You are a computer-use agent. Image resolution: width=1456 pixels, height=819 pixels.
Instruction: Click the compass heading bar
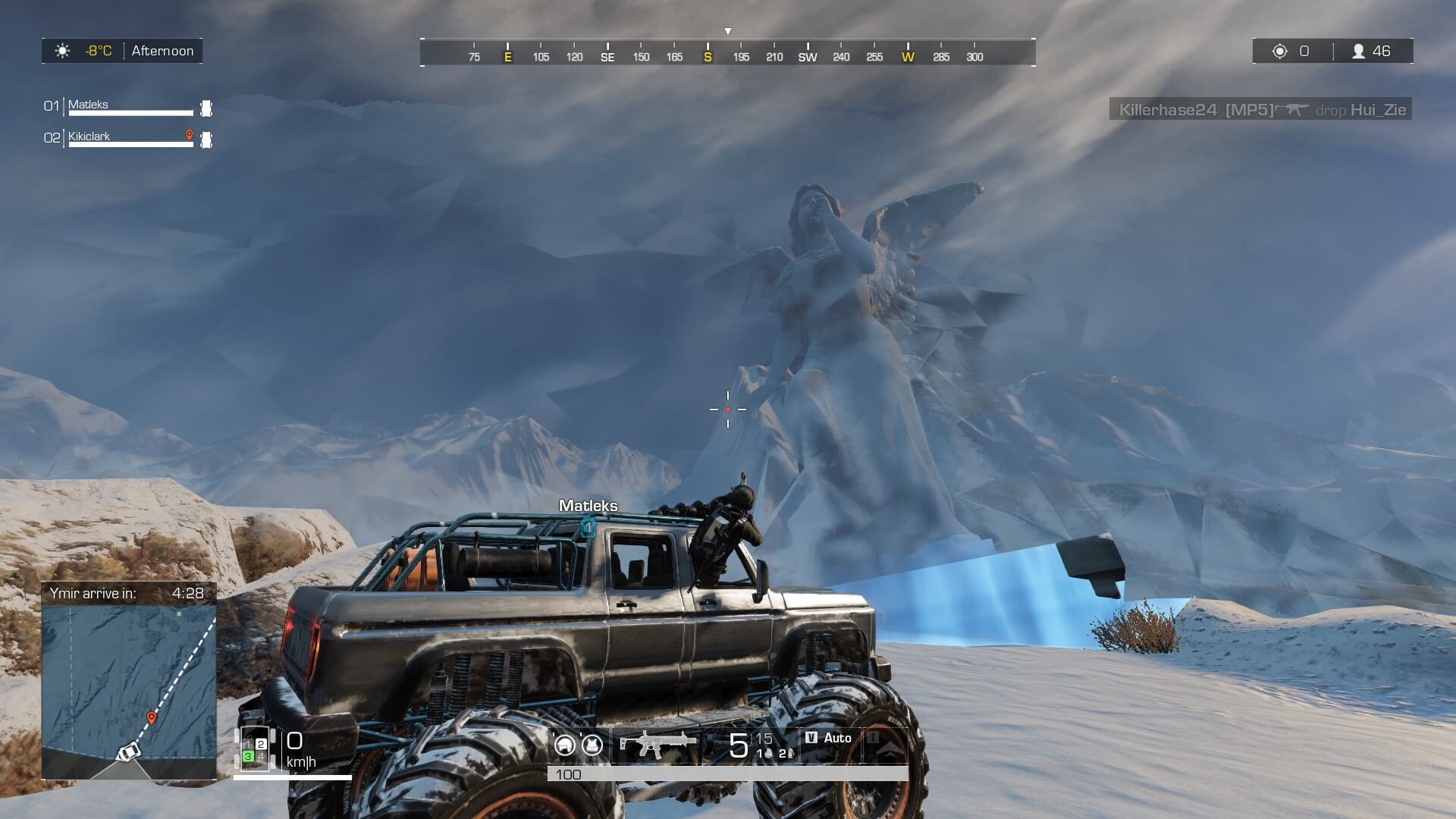coord(728,53)
